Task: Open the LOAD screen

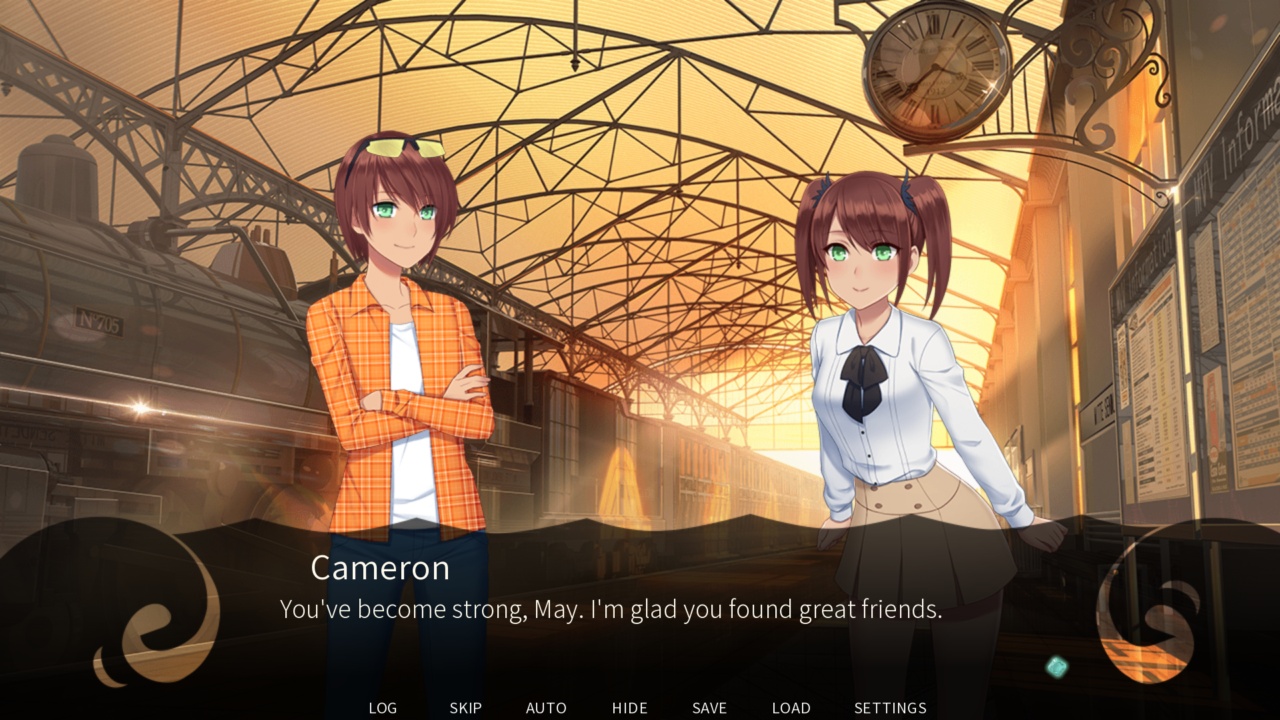Action: (x=791, y=707)
